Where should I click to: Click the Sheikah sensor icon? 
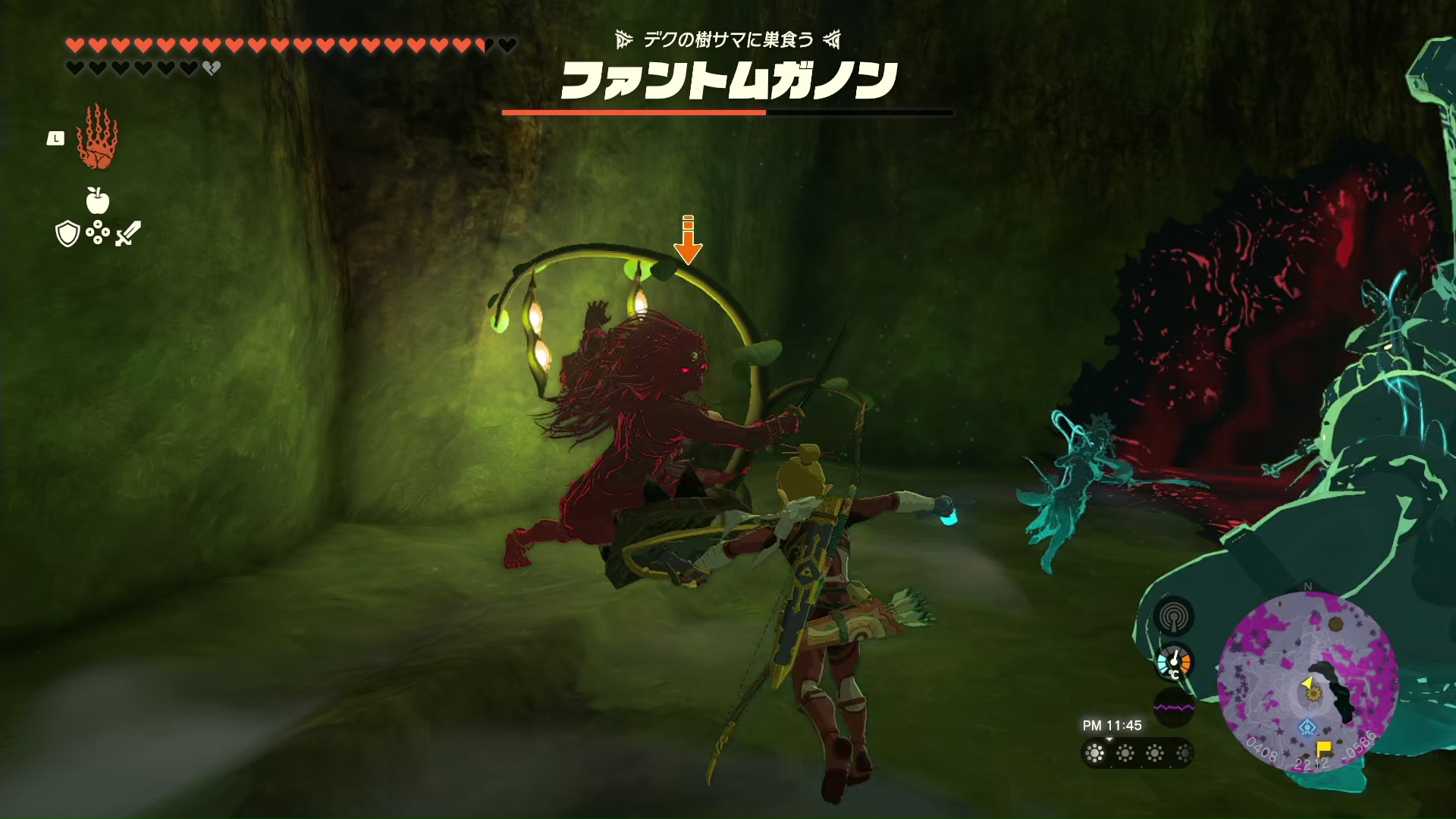1174,617
